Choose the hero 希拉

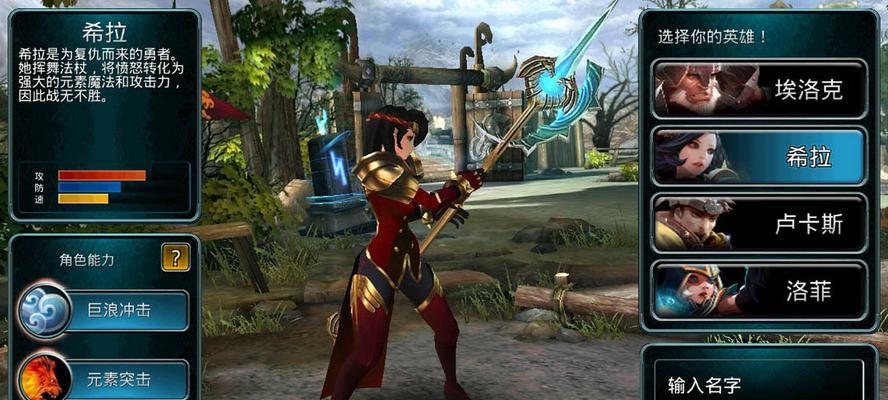[x=760, y=157]
